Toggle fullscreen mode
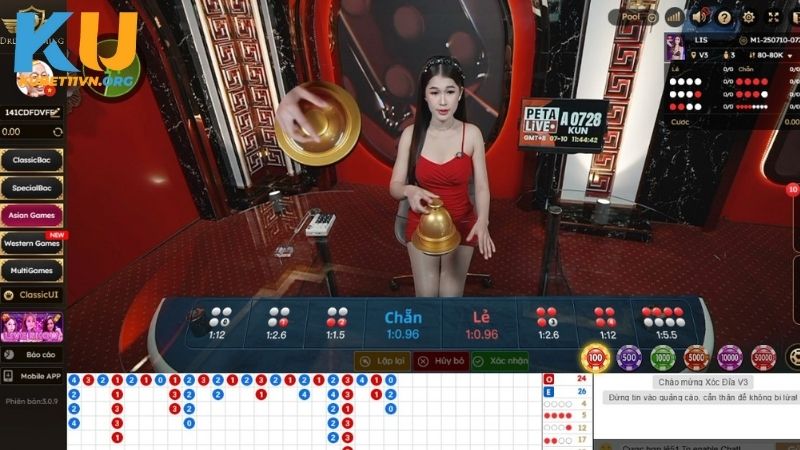Image resolution: width=800 pixels, height=450 pixels. [x=774, y=17]
